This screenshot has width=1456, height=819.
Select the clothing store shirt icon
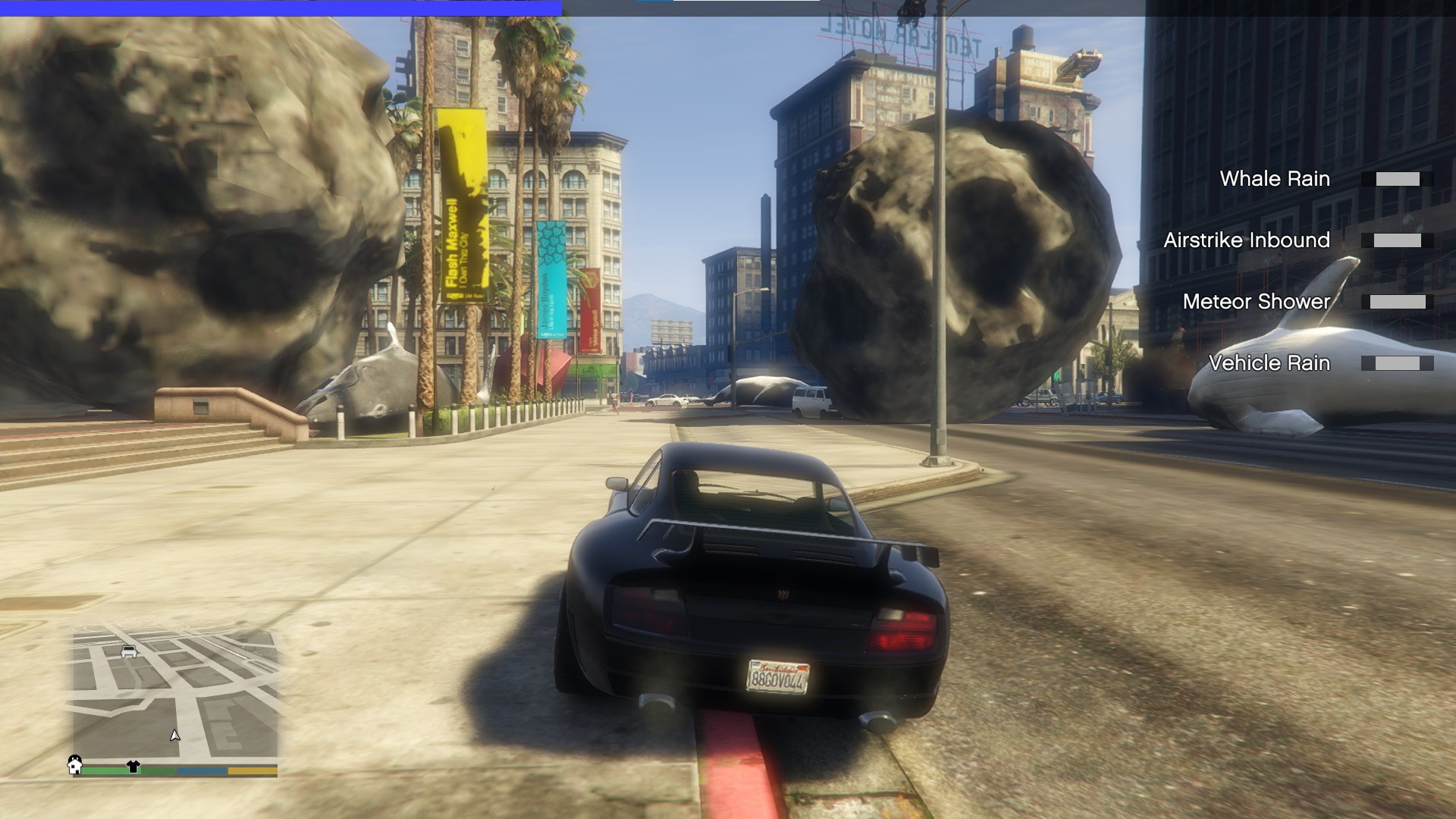tap(133, 767)
